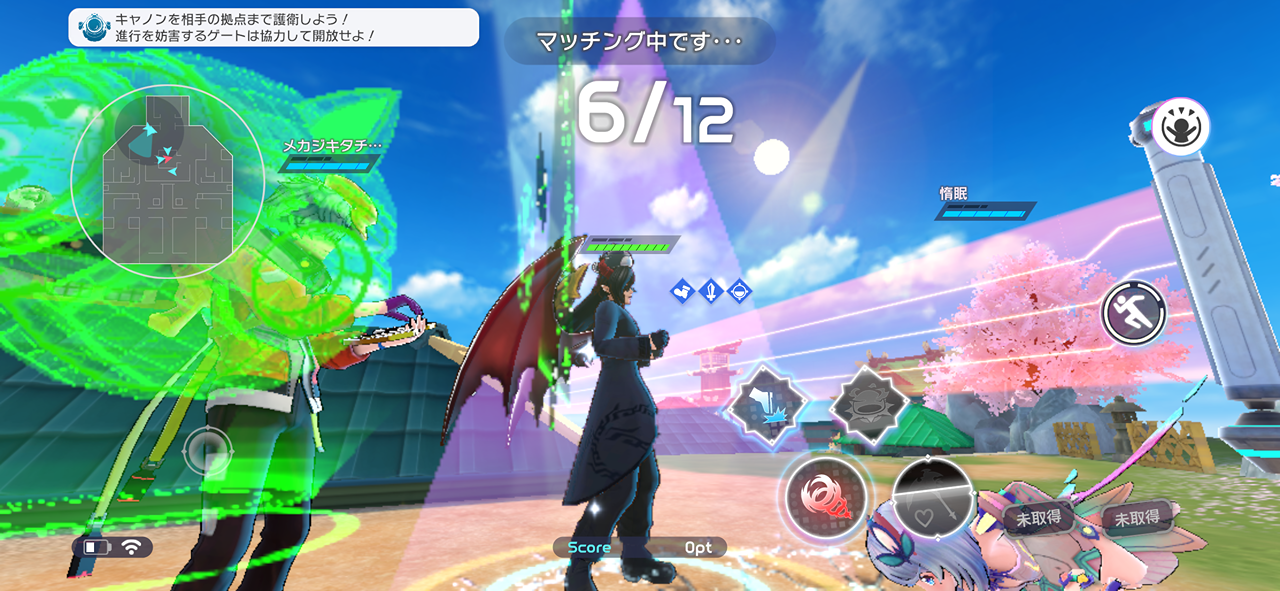The image size is (1280, 591).
Task: Activate the sprint running-figure button
Action: tap(1134, 313)
